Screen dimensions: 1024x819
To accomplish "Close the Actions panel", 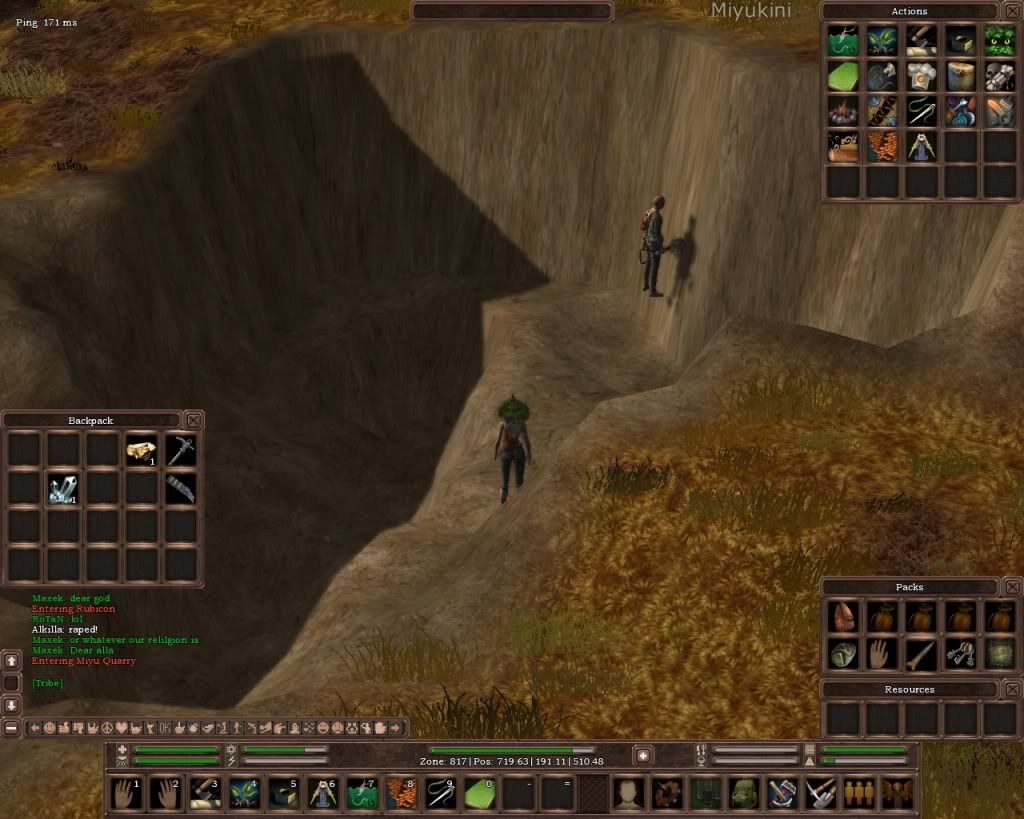I will click(1012, 11).
